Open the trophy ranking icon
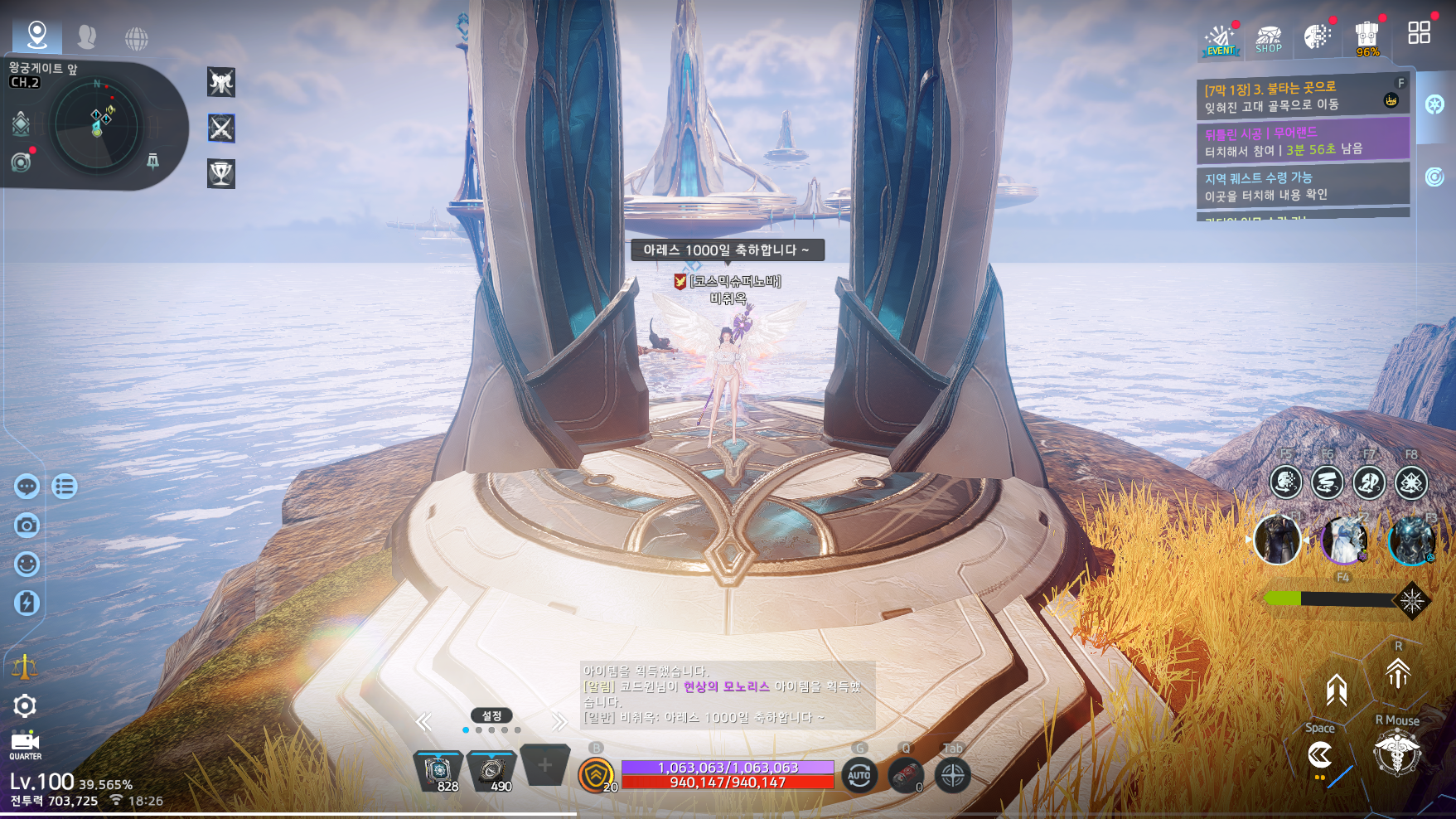1456x819 pixels. pos(221,174)
